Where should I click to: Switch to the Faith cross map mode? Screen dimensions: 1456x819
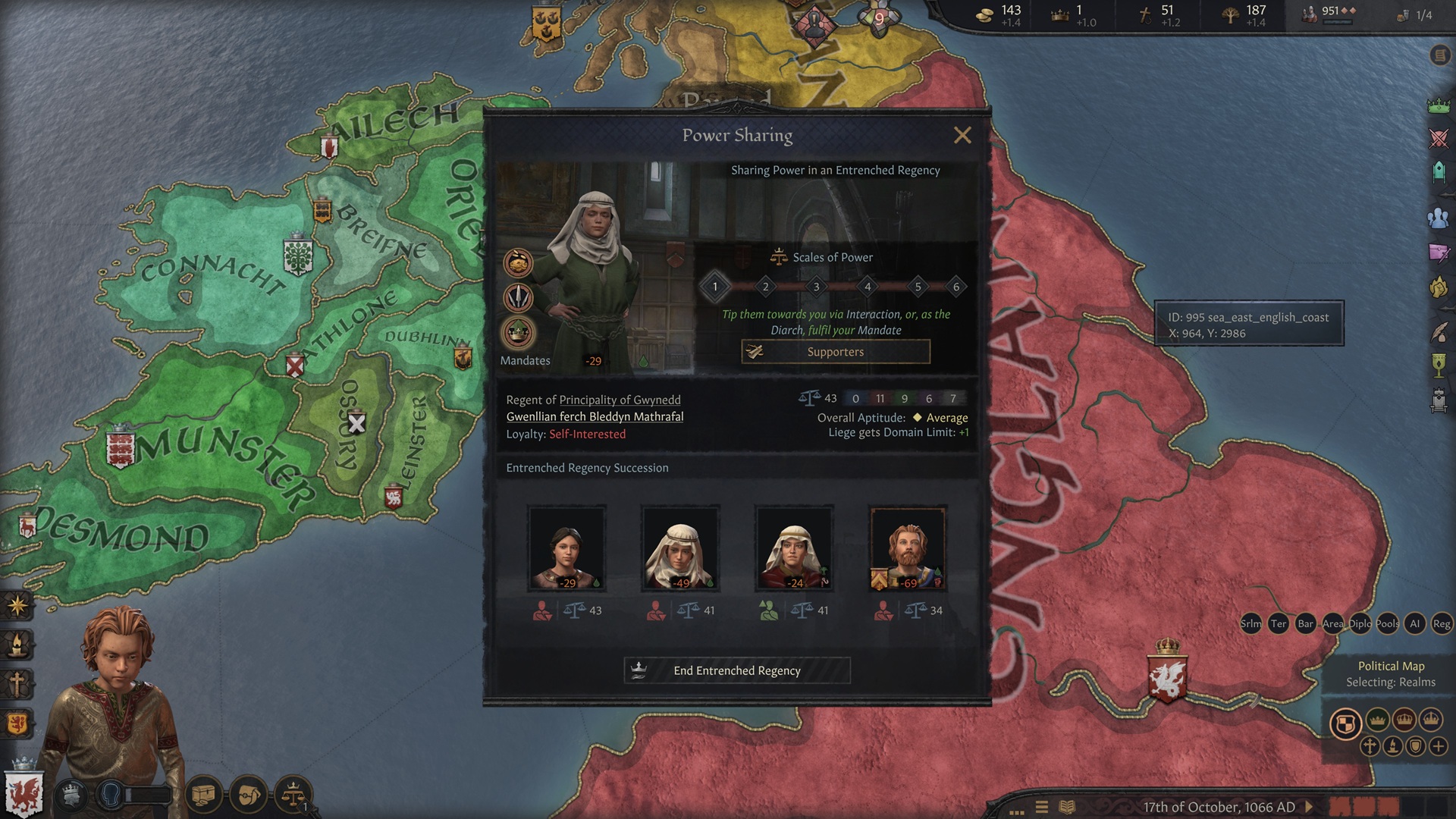[1370, 746]
